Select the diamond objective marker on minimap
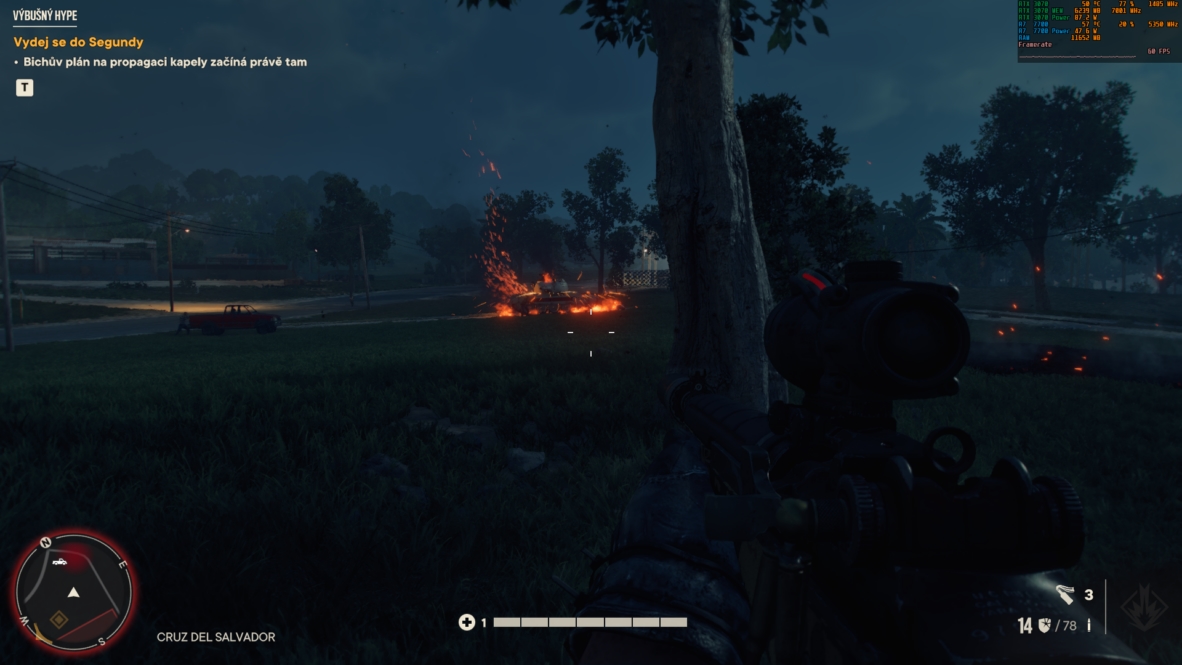The width and height of the screenshot is (1182, 665). tap(59, 620)
